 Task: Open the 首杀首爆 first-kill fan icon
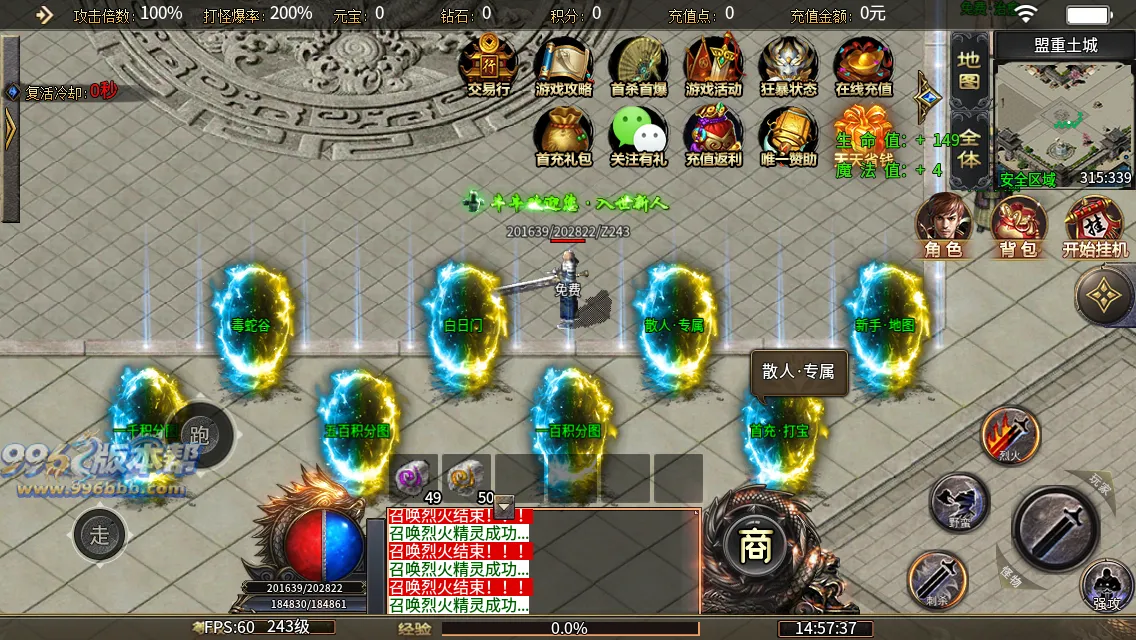coord(639,62)
